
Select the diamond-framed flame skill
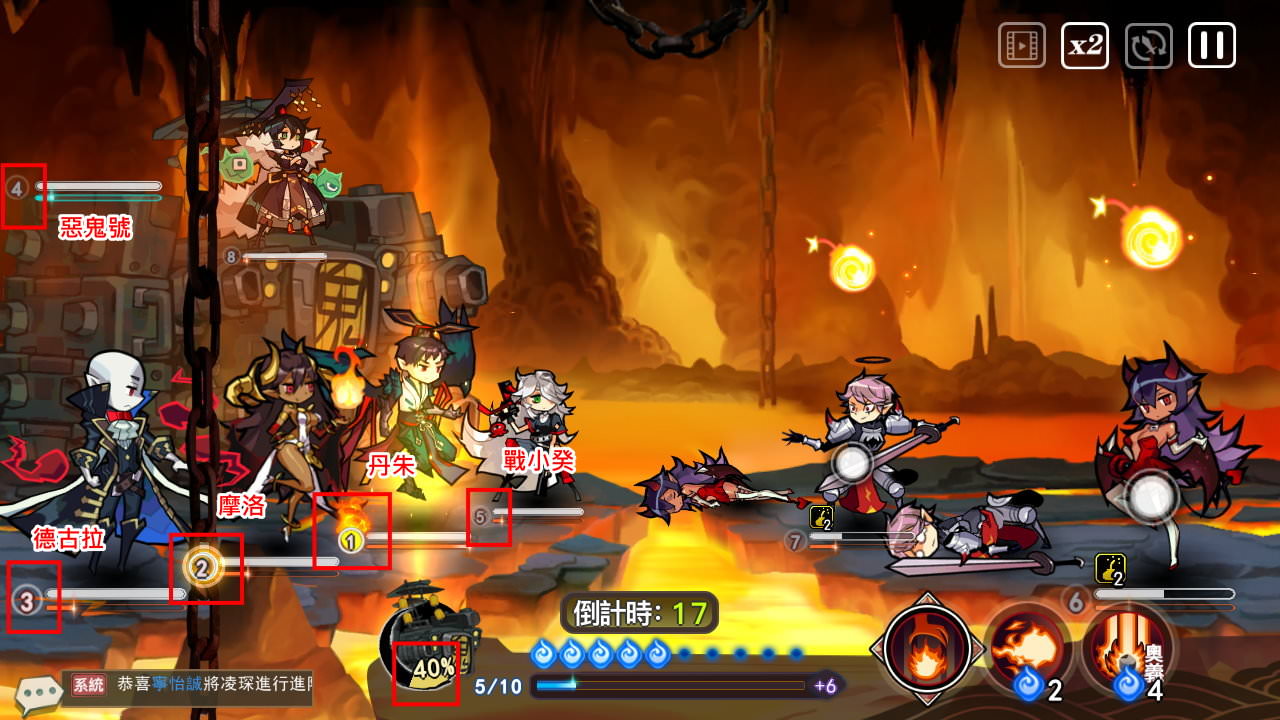pyautogui.click(x=926, y=648)
